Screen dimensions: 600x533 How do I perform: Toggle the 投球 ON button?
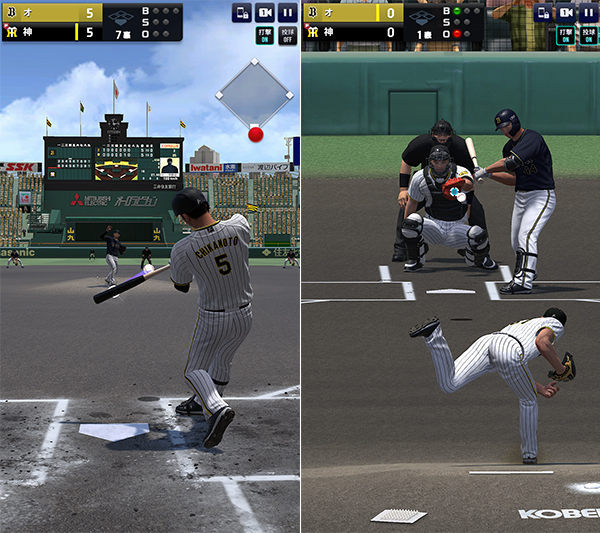(589, 36)
